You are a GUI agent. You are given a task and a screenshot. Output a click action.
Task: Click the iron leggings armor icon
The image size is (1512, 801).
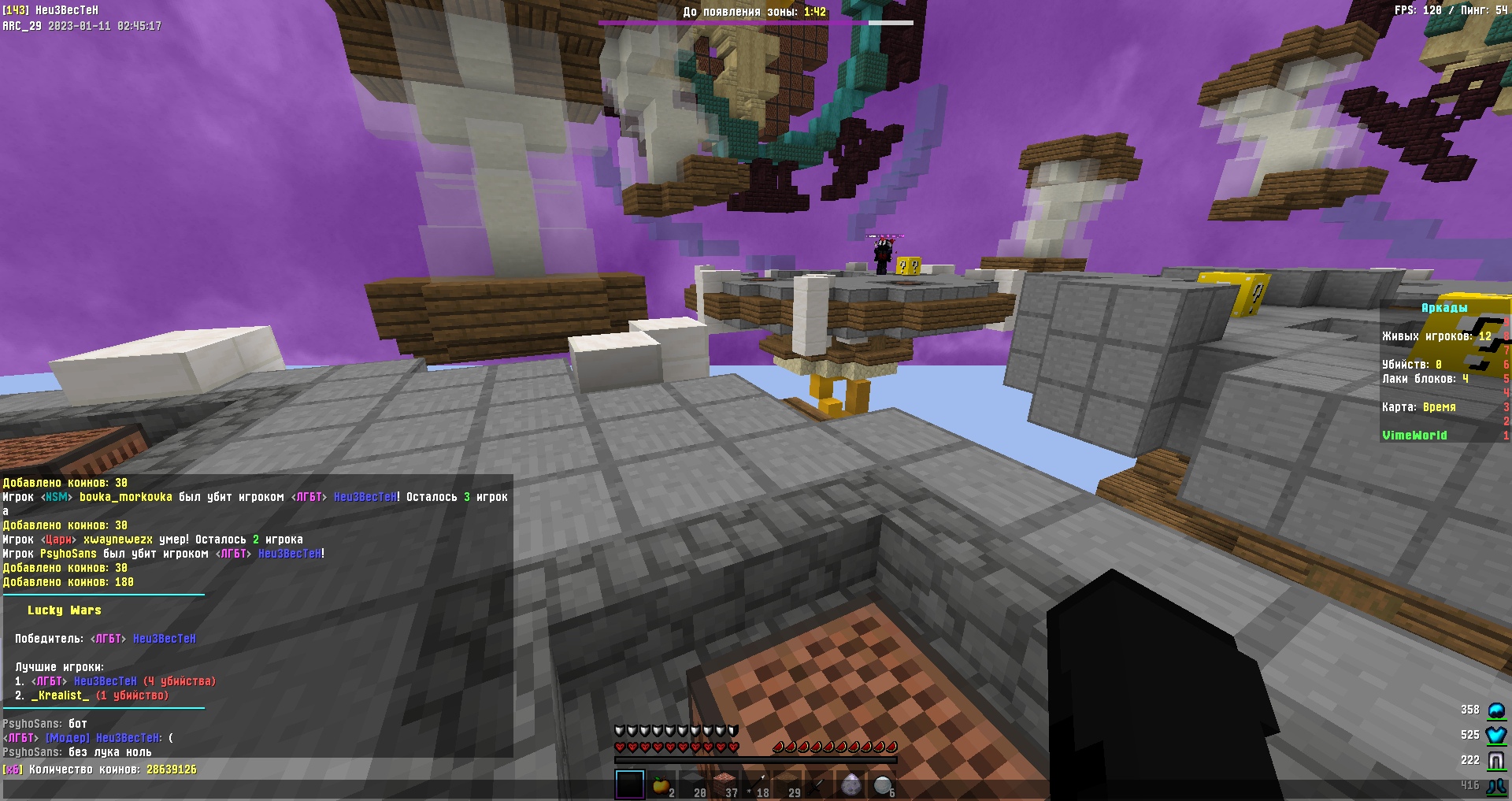pos(1495,760)
